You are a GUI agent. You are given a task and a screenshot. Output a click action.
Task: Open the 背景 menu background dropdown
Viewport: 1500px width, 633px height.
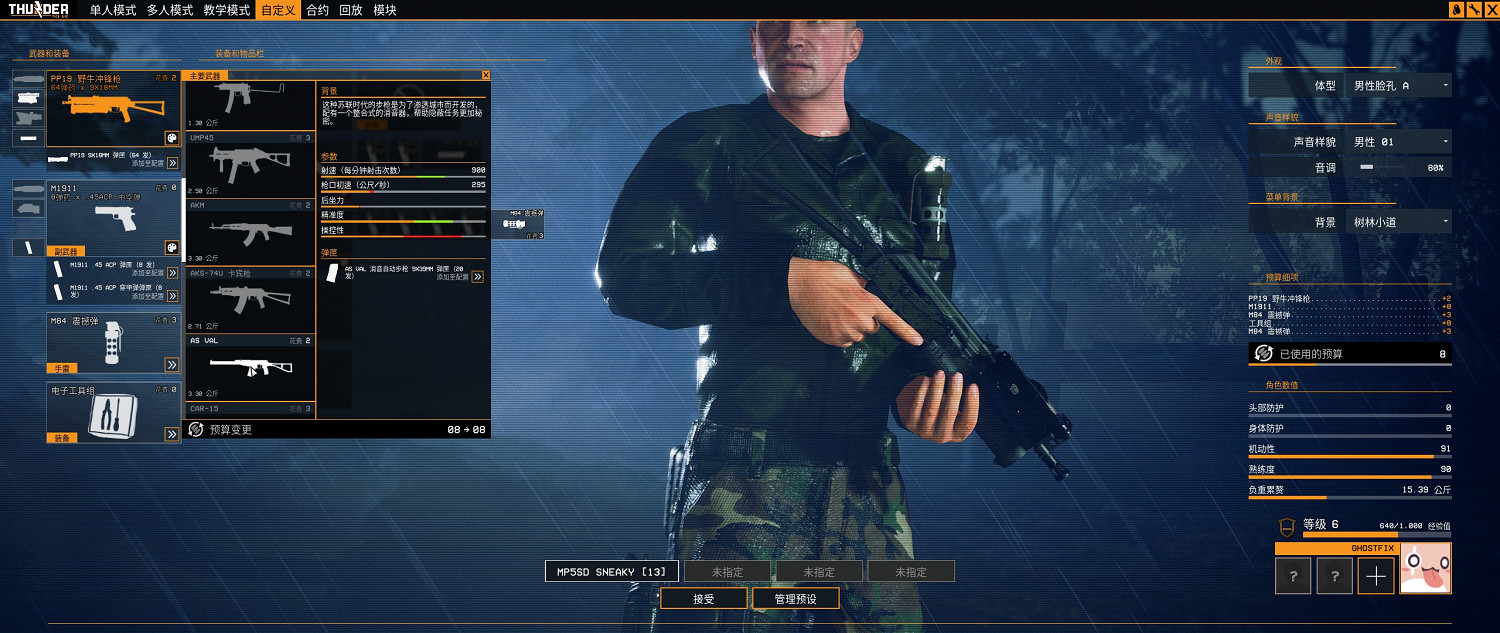click(x=1398, y=222)
